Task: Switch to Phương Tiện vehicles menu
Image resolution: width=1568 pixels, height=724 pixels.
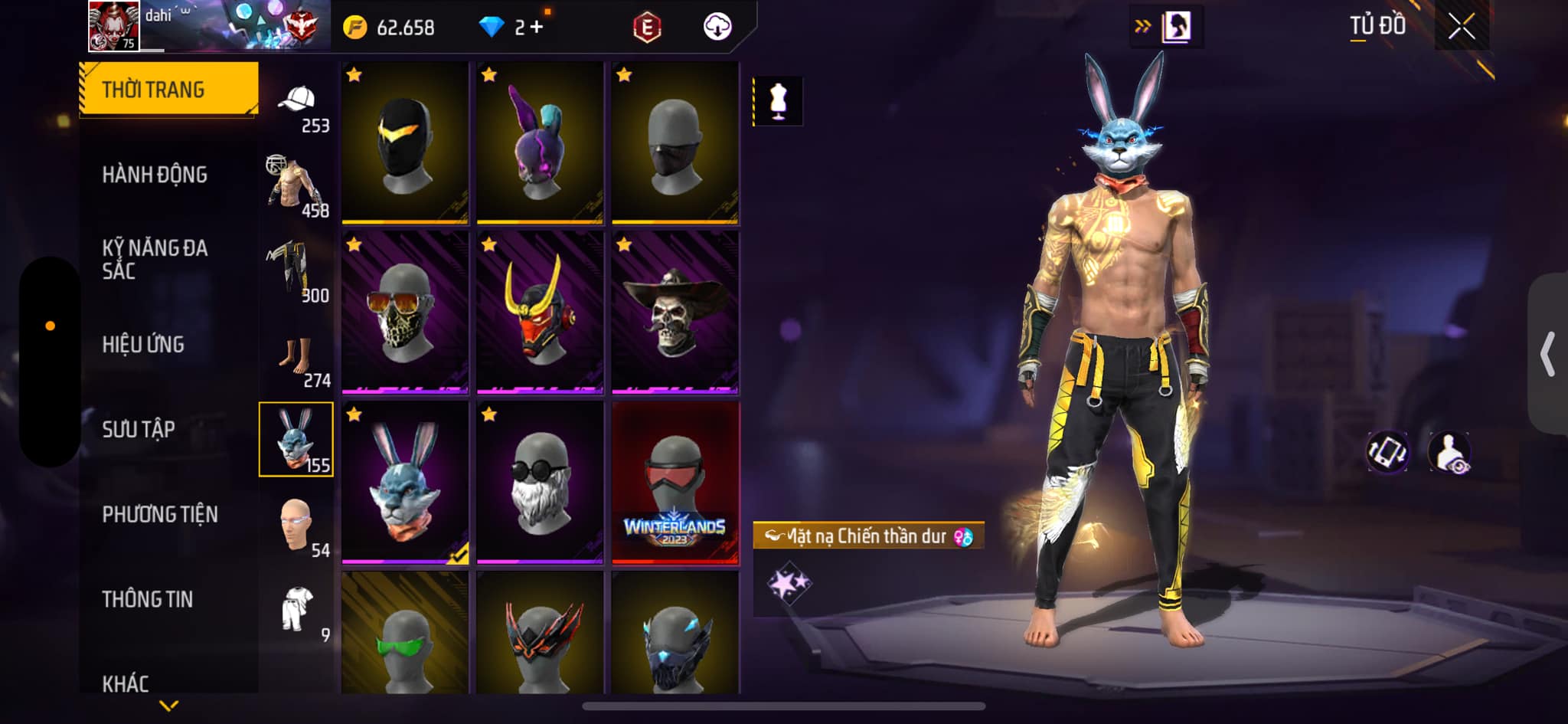Action: tap(160, 514)
